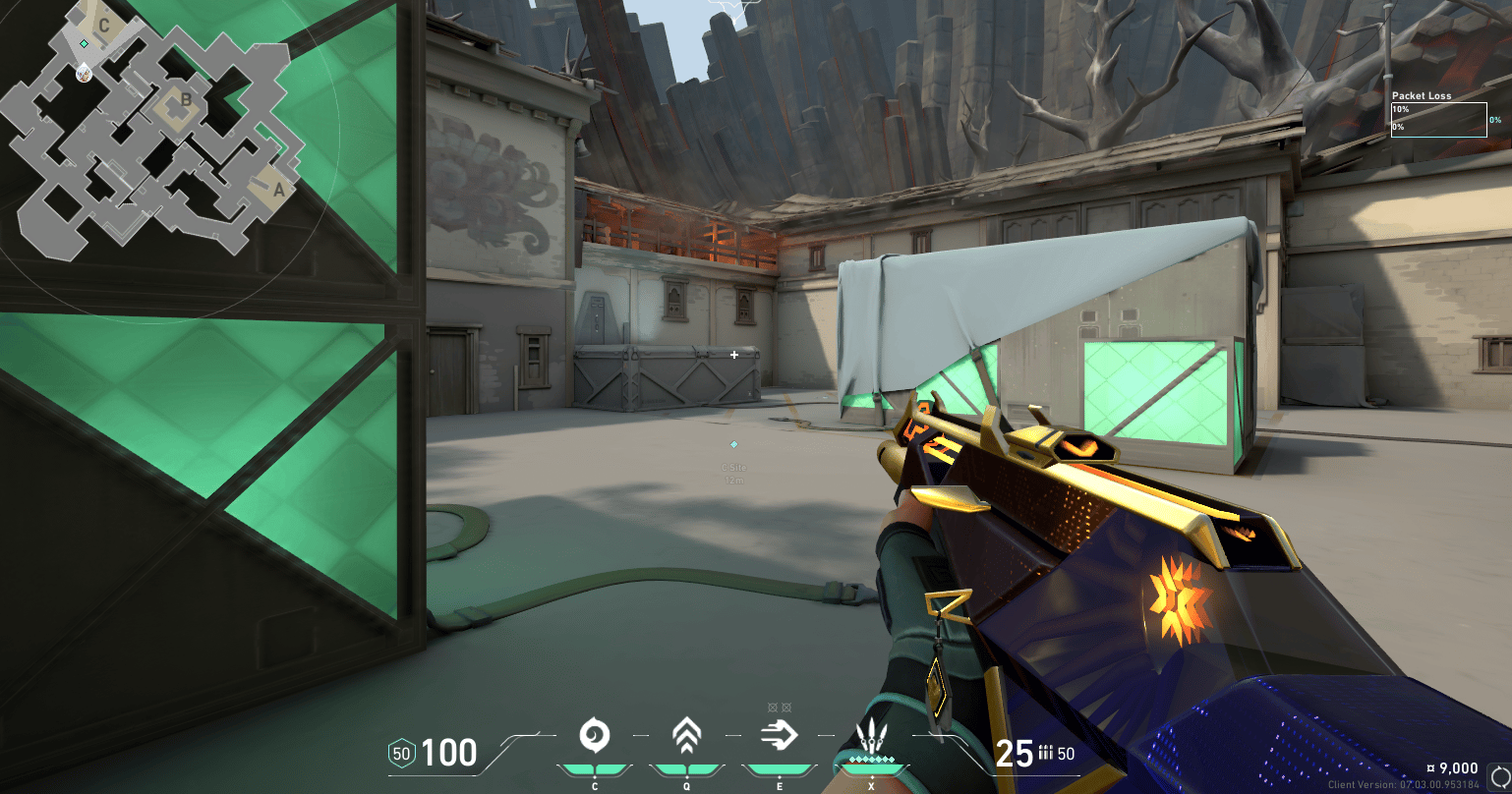Viewport: 1512px width, 794px height.
Task: Use the Updraft chevron ability
Action: tap(685, 735)
